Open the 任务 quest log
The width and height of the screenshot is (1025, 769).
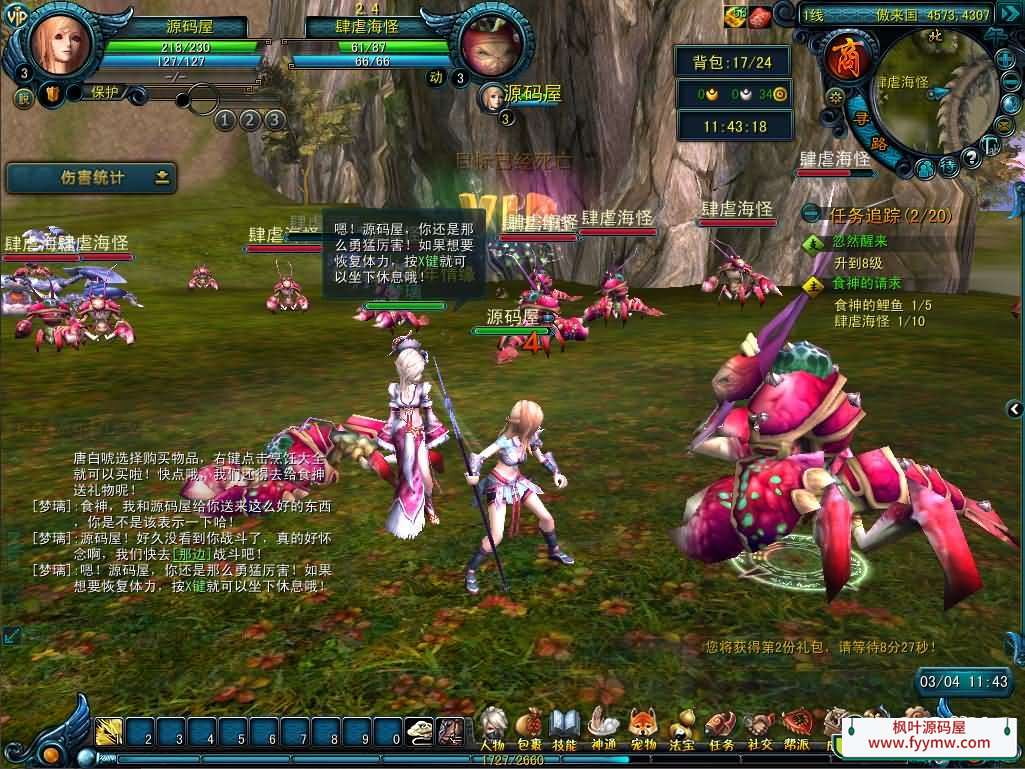click(x=721, y=725)
